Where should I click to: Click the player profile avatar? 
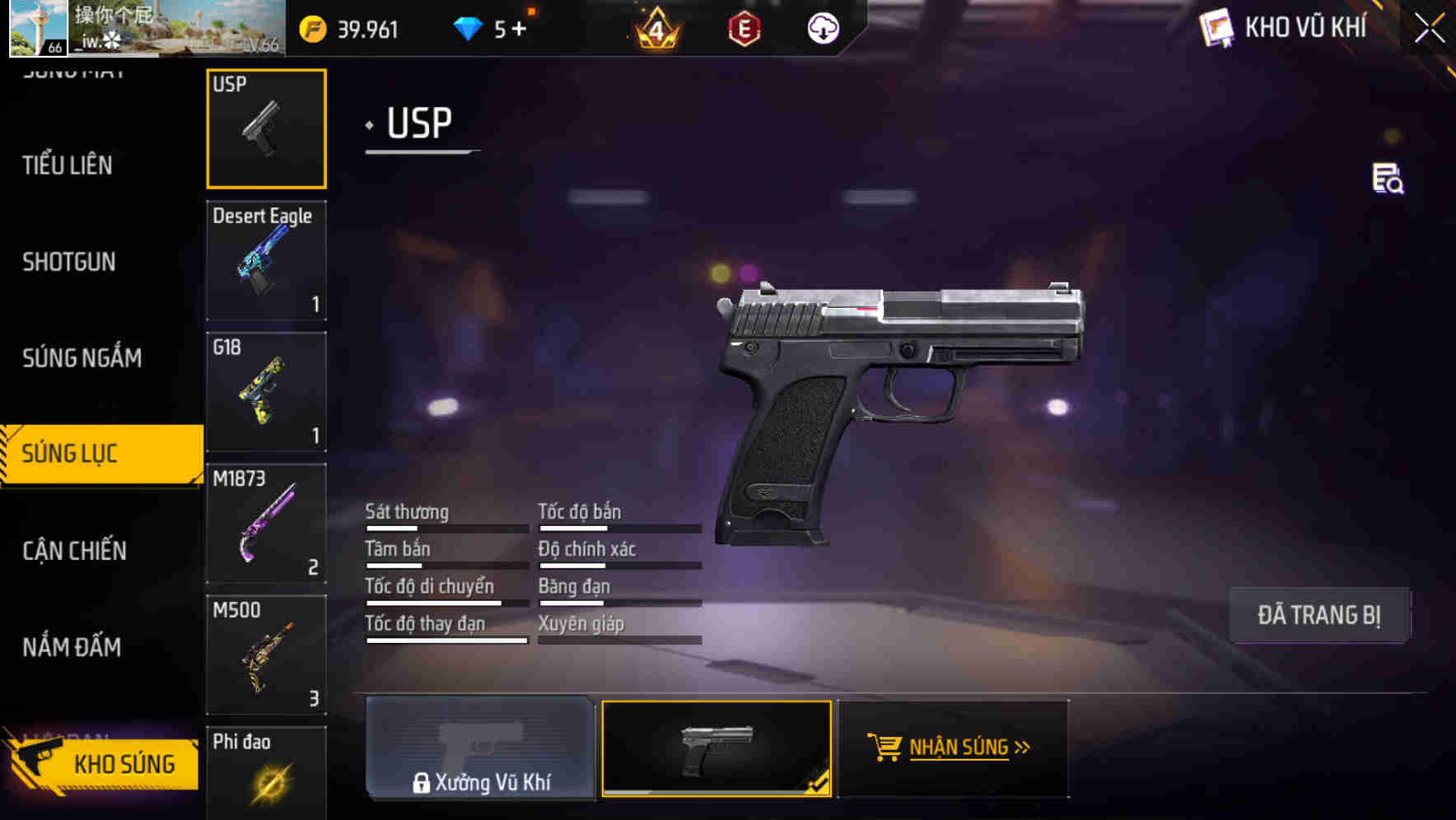click(x=38, y=29)
